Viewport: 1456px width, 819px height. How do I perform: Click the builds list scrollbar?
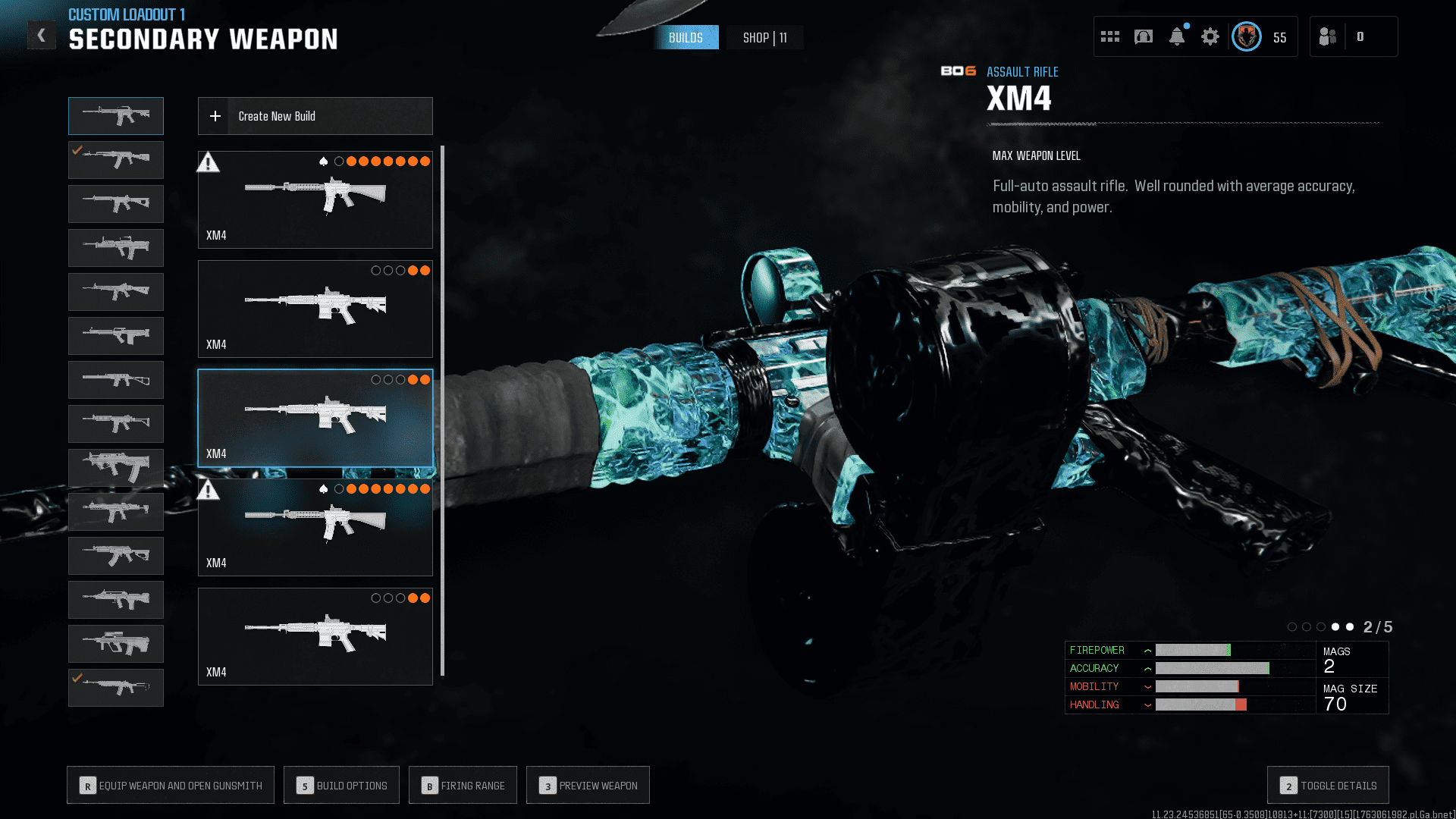click(442, 409)
